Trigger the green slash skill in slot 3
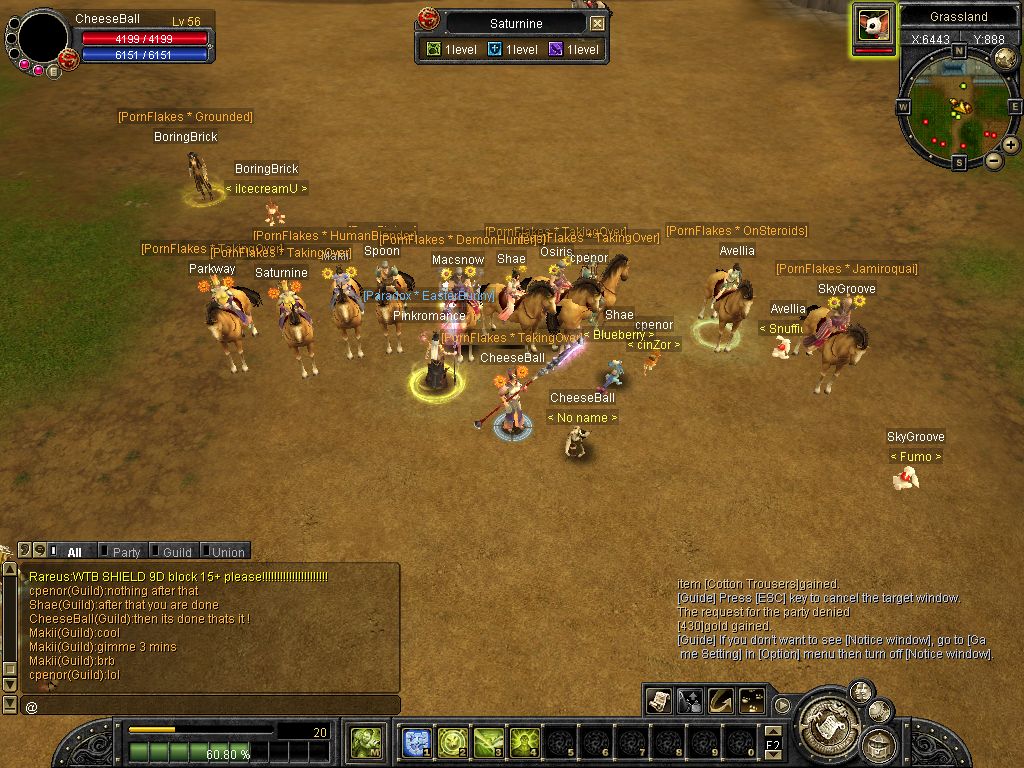The image size is (1024, 768). coord(489,742)
